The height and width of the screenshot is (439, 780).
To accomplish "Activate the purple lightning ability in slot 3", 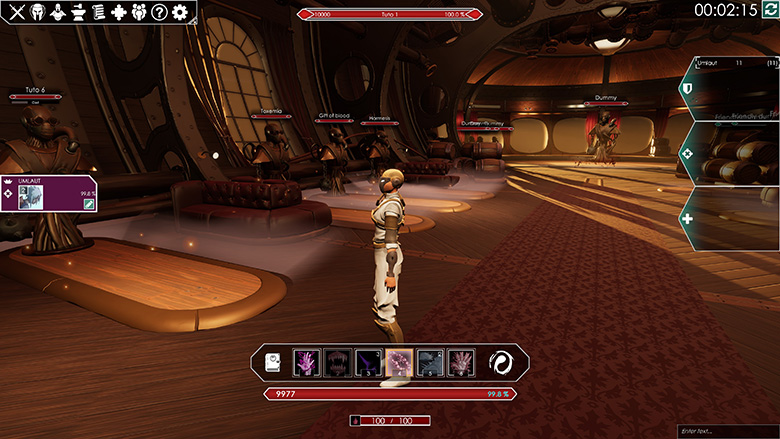I will pyautogui.click(x=369, y=363).
